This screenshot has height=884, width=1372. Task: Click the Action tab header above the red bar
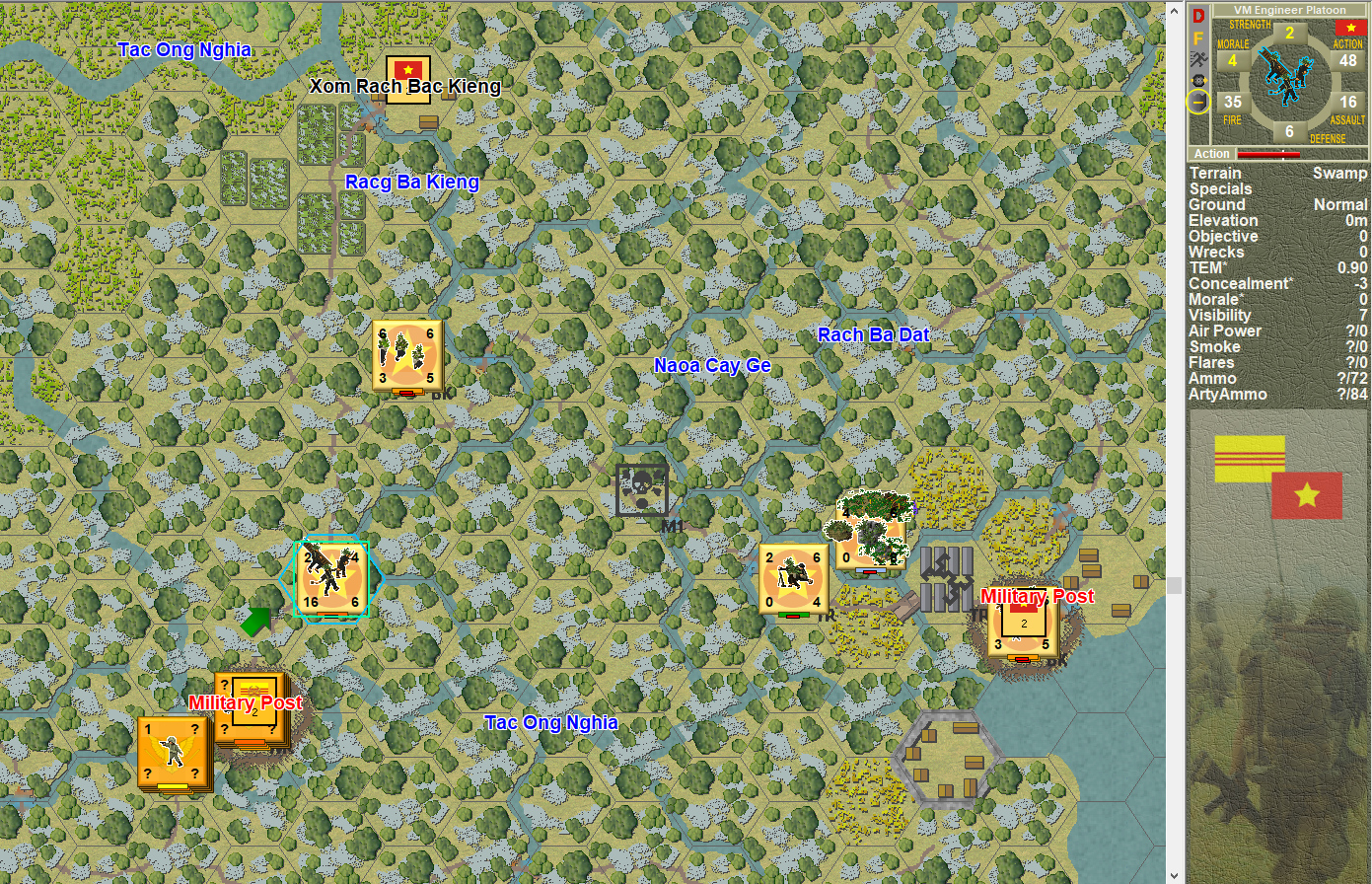point(1211,154)
